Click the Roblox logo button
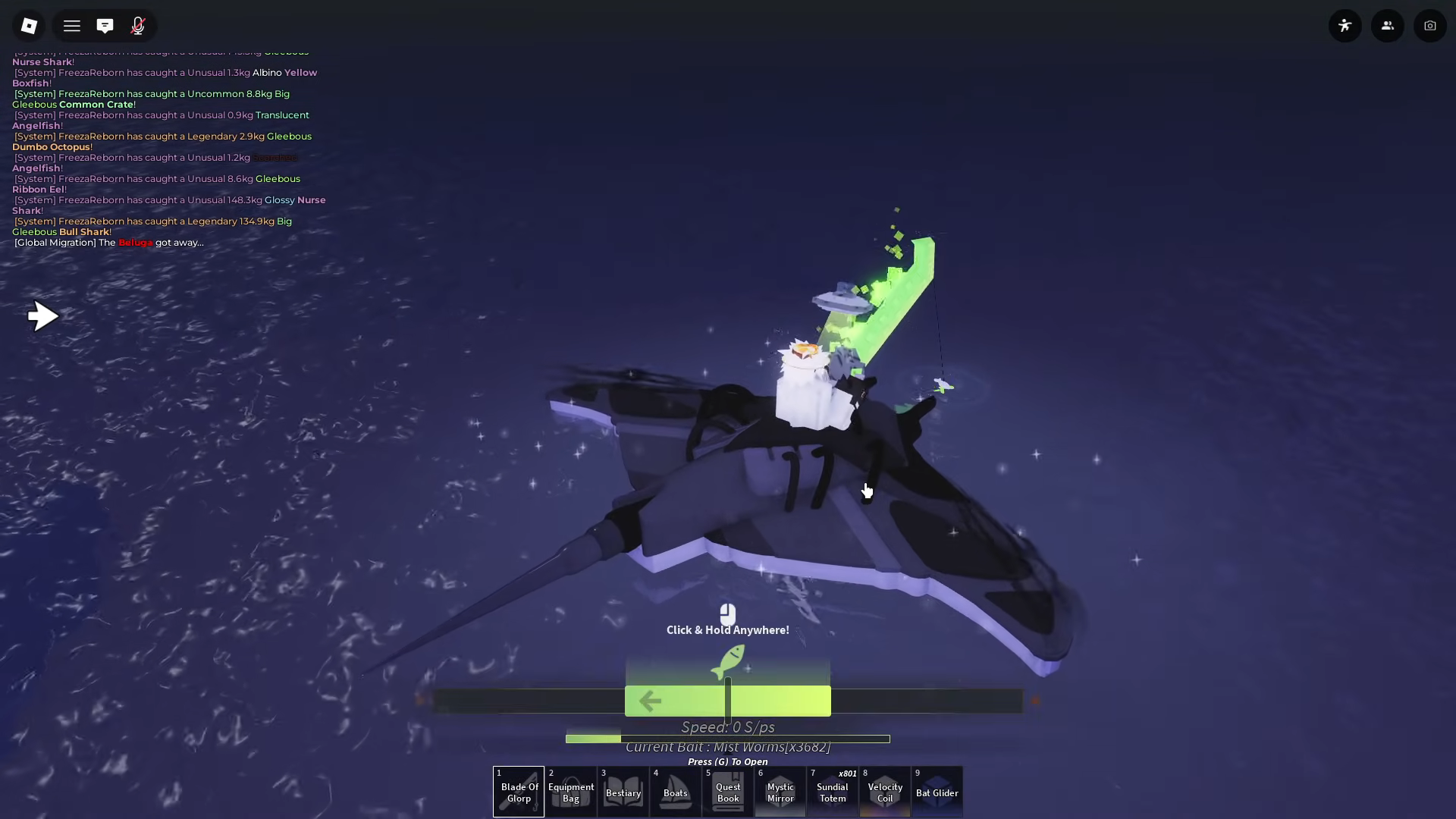Screen dimensions: 1456x819 pos(30,25)
